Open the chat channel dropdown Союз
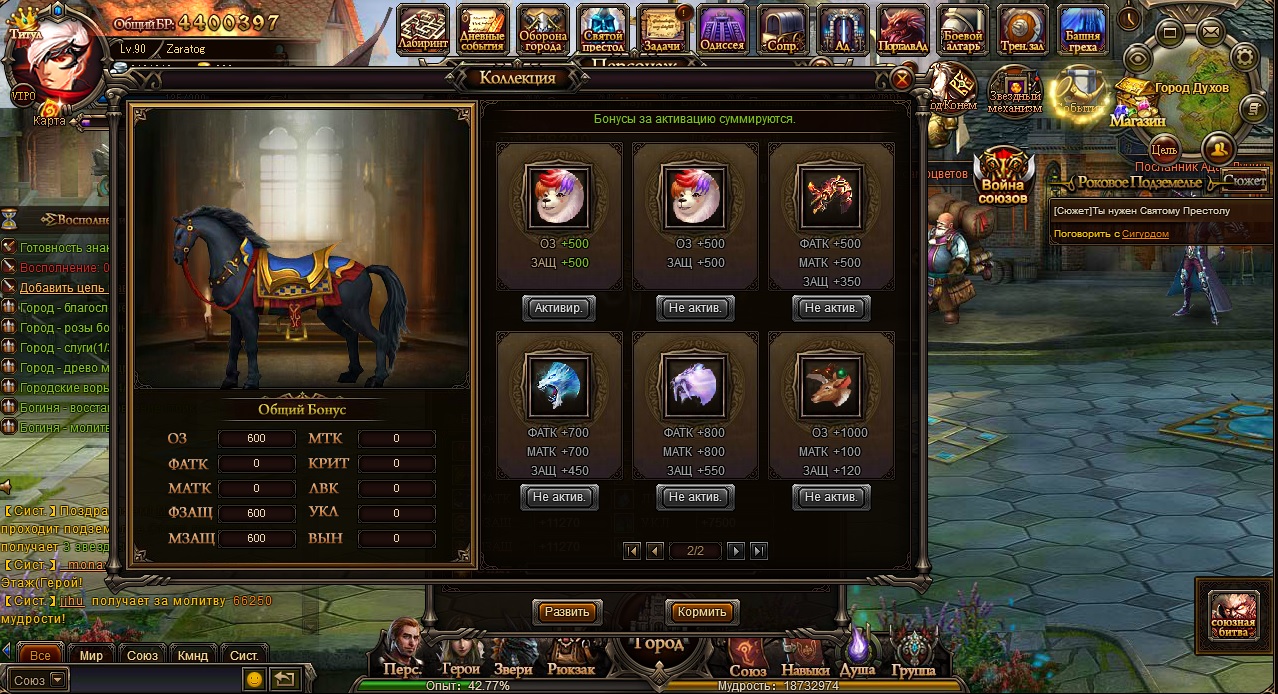This screenshot has width=1278, height=694. pyautogui.click(x=40, y=680)
